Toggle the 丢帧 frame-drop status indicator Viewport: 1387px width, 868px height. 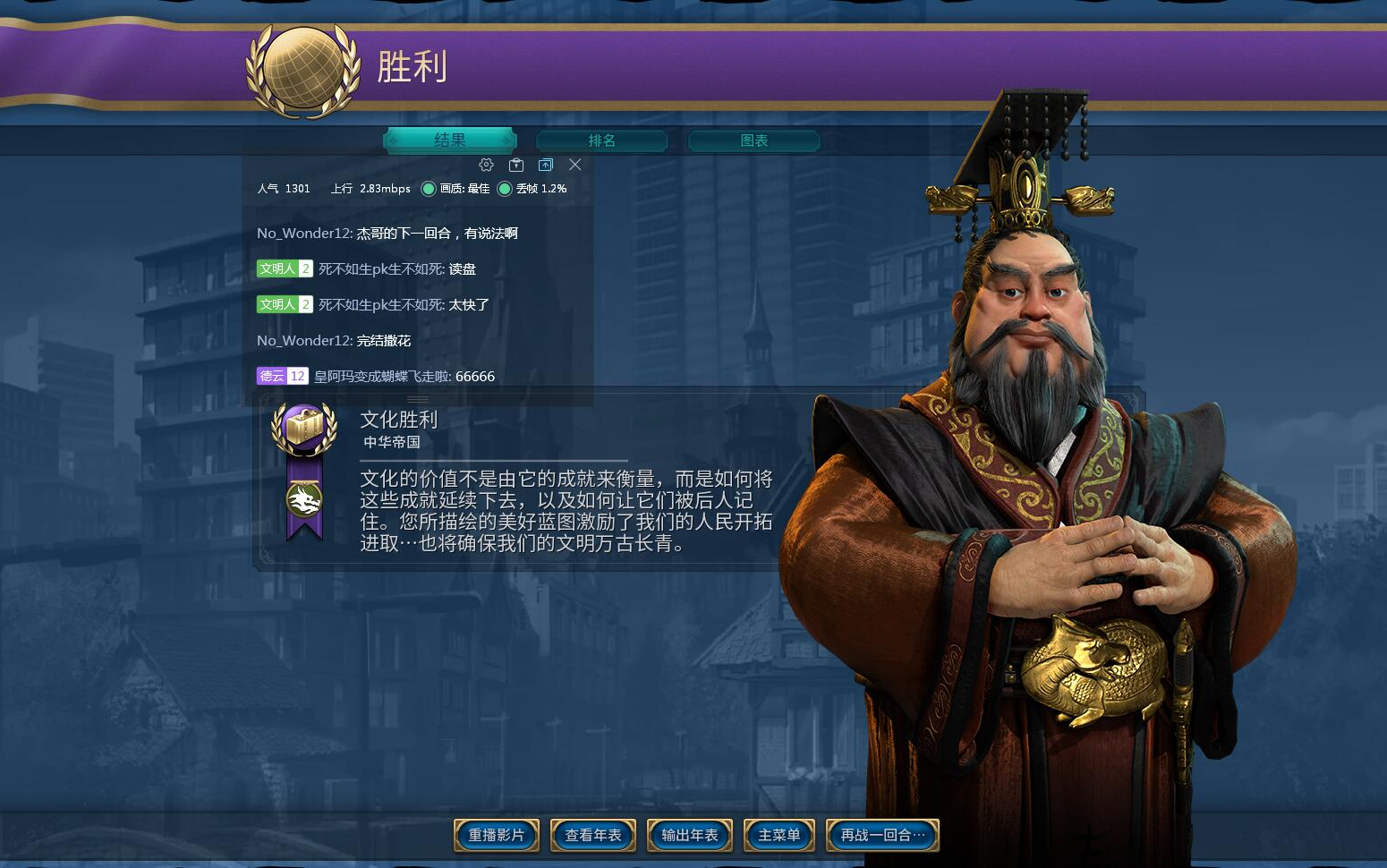[506, 189]
